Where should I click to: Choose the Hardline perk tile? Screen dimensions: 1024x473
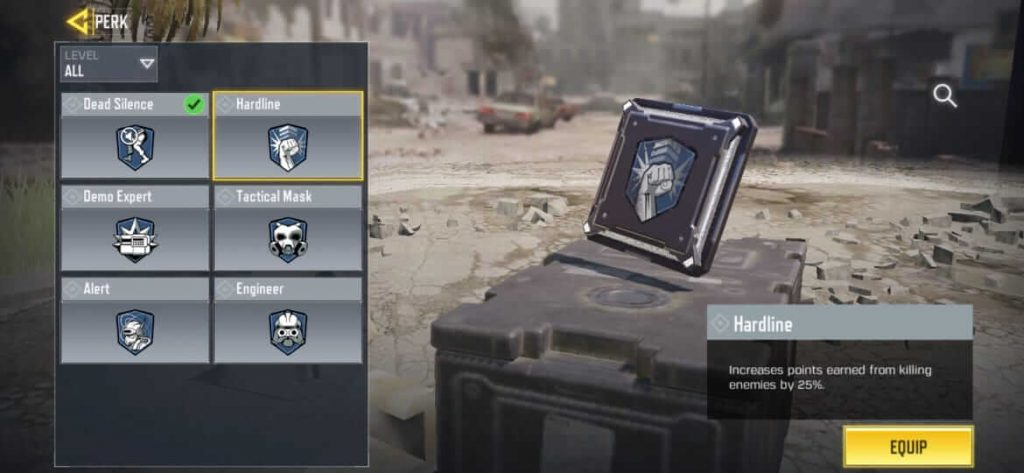point(288,137)
